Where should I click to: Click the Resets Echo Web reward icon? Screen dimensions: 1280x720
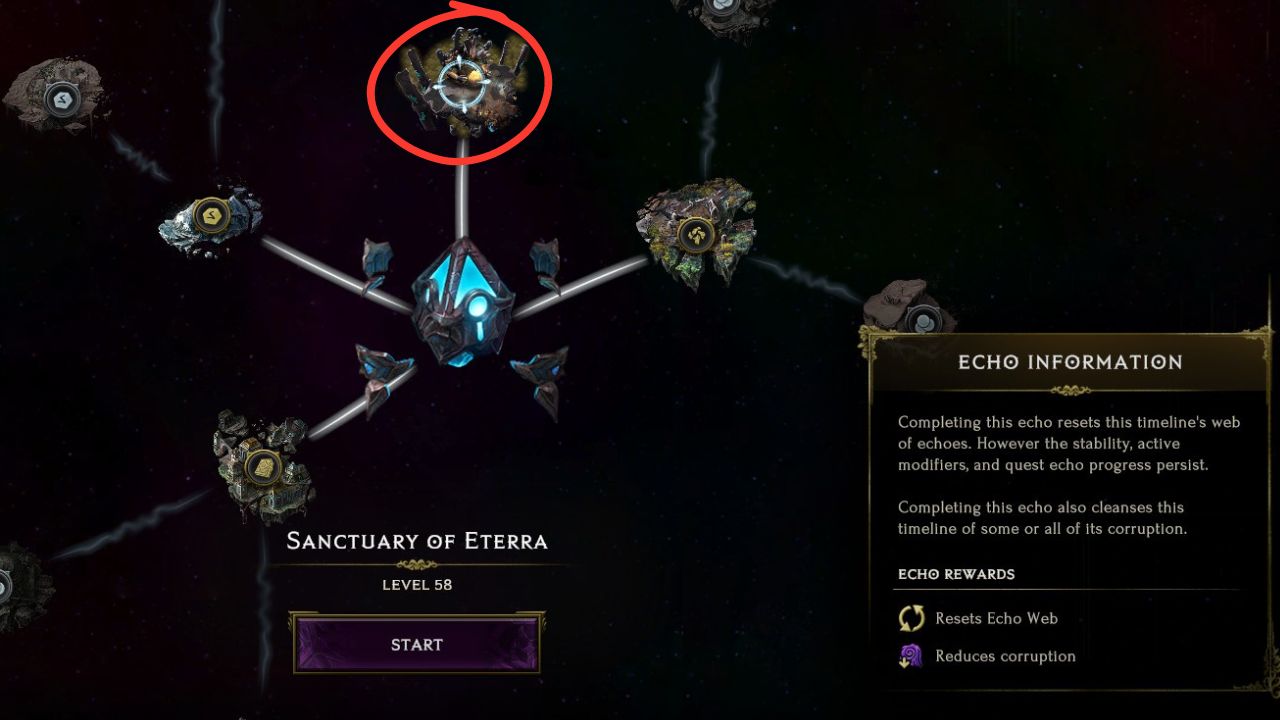point(910,618)
